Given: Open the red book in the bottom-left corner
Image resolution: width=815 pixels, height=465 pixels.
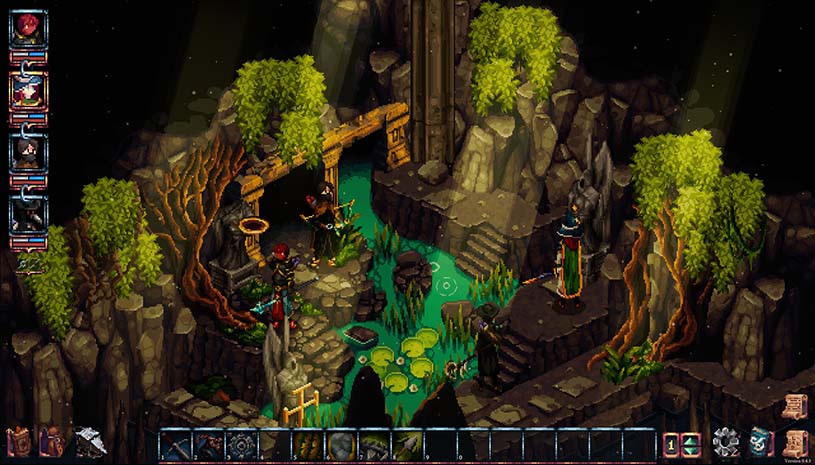Looking at the screenshot, I should tap(19, 441).
